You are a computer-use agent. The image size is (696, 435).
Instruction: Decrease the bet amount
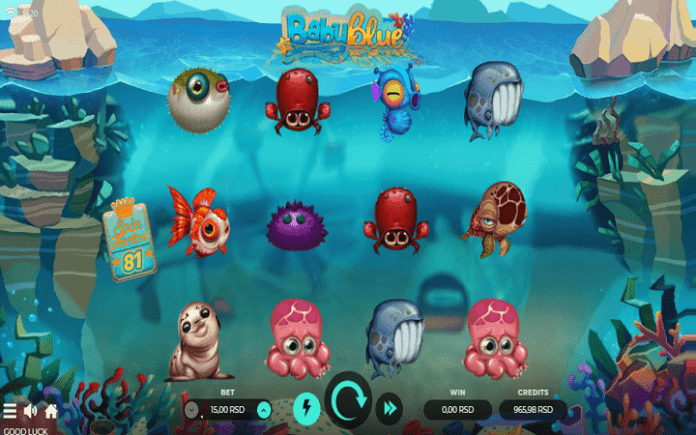point(192,409)
